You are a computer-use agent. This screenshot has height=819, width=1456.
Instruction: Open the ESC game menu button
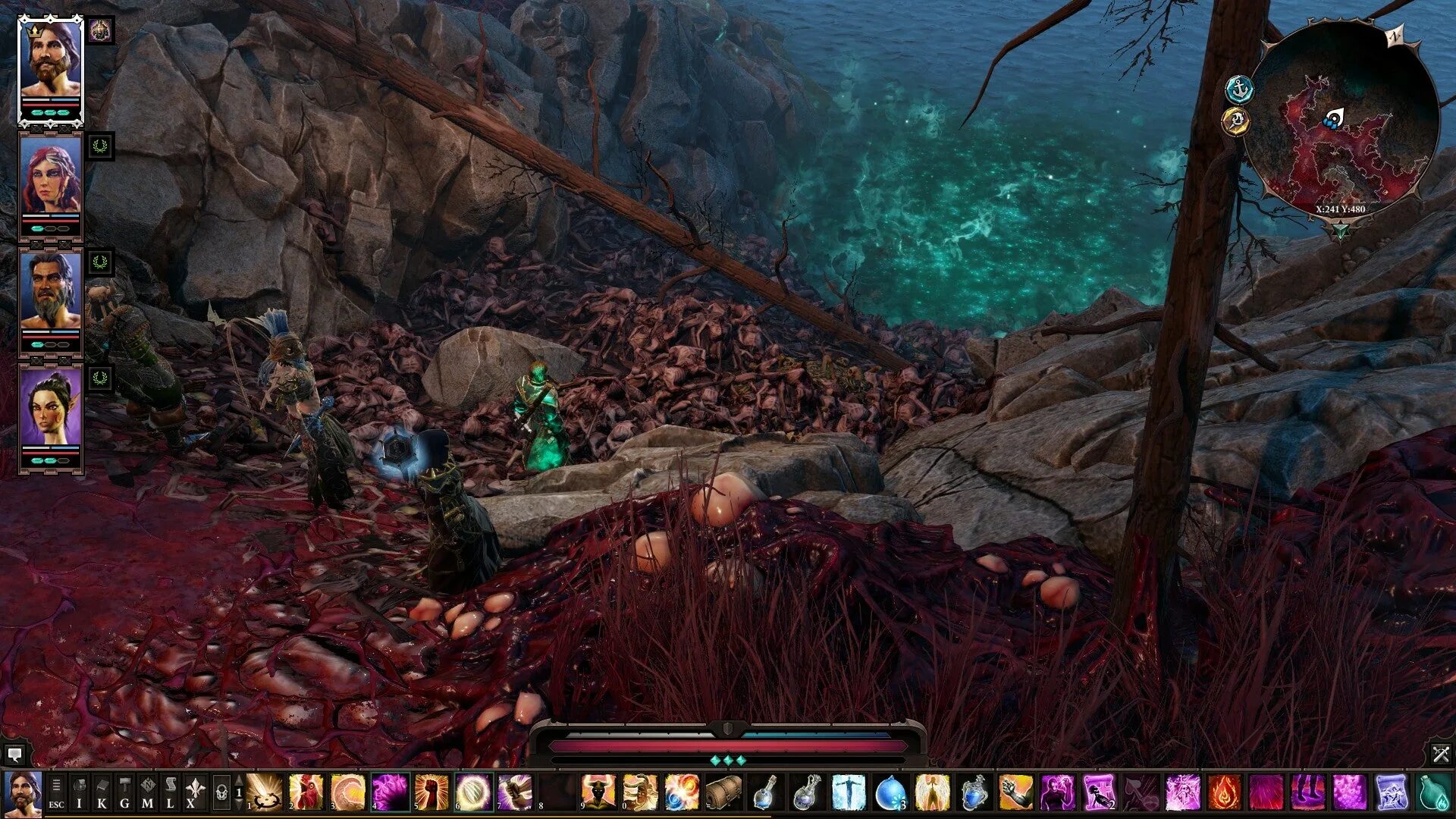56,793
